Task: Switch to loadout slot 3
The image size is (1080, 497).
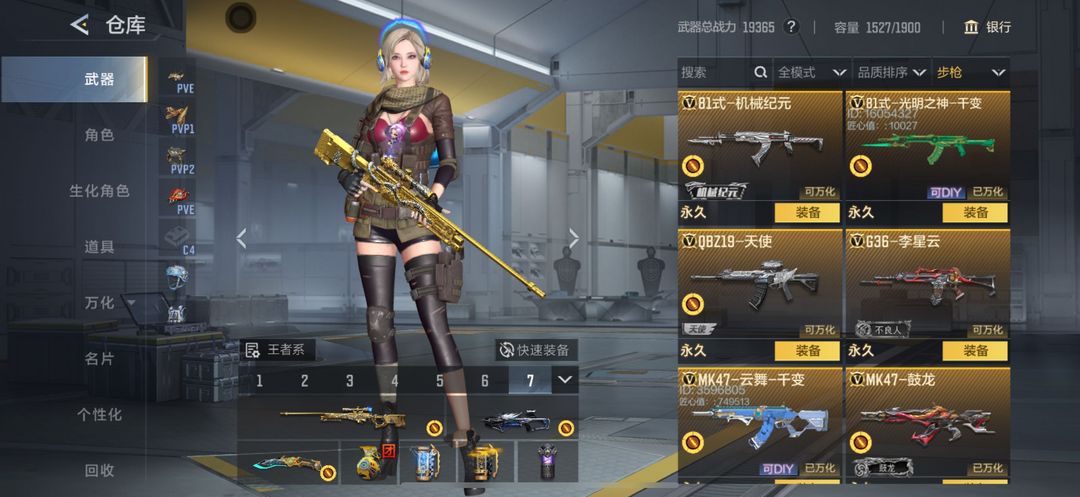Action: 350,380
